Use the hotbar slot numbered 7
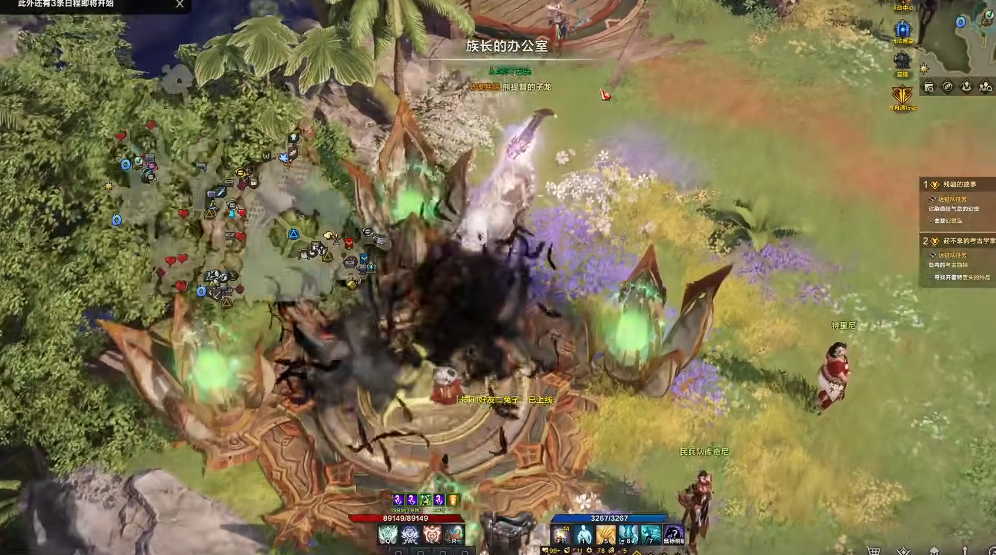 click(650, 535)
